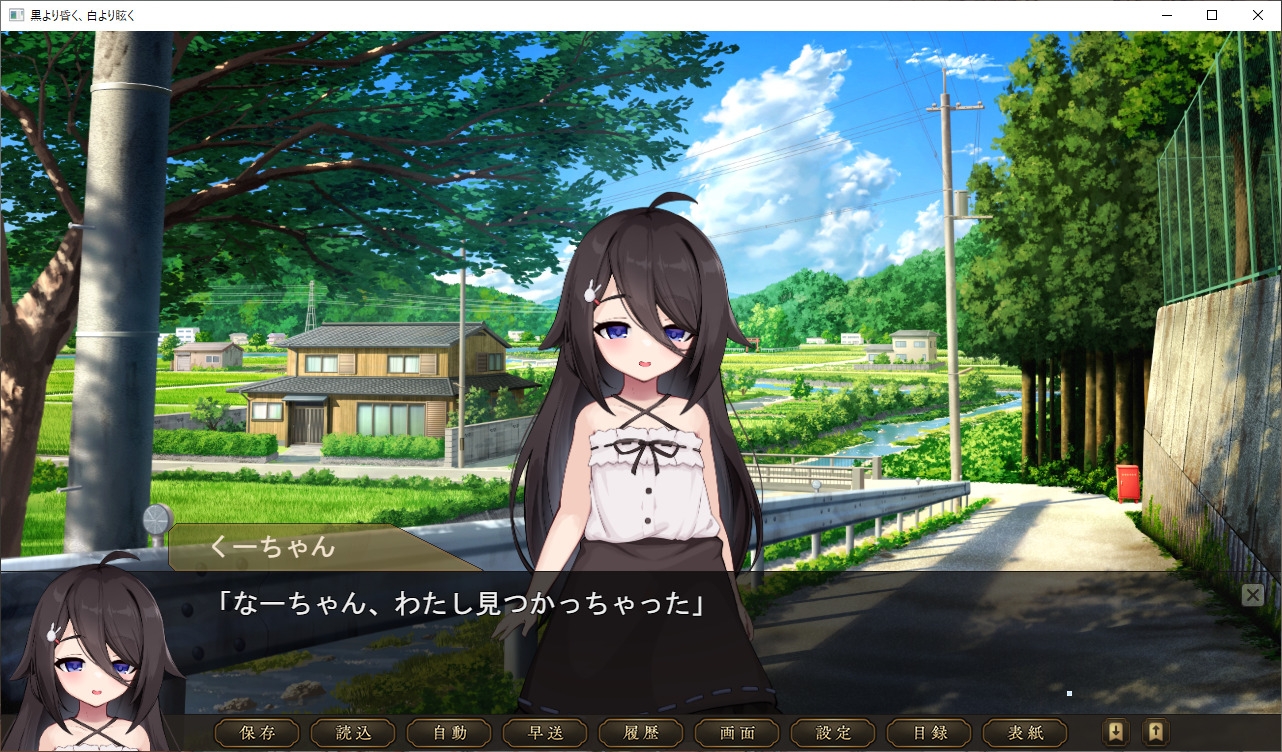Click the down-arrow bookmark icon to hide the message window
This screenshot has height=752, width=1282.
pyautogui.click(x=1114, y=732)
